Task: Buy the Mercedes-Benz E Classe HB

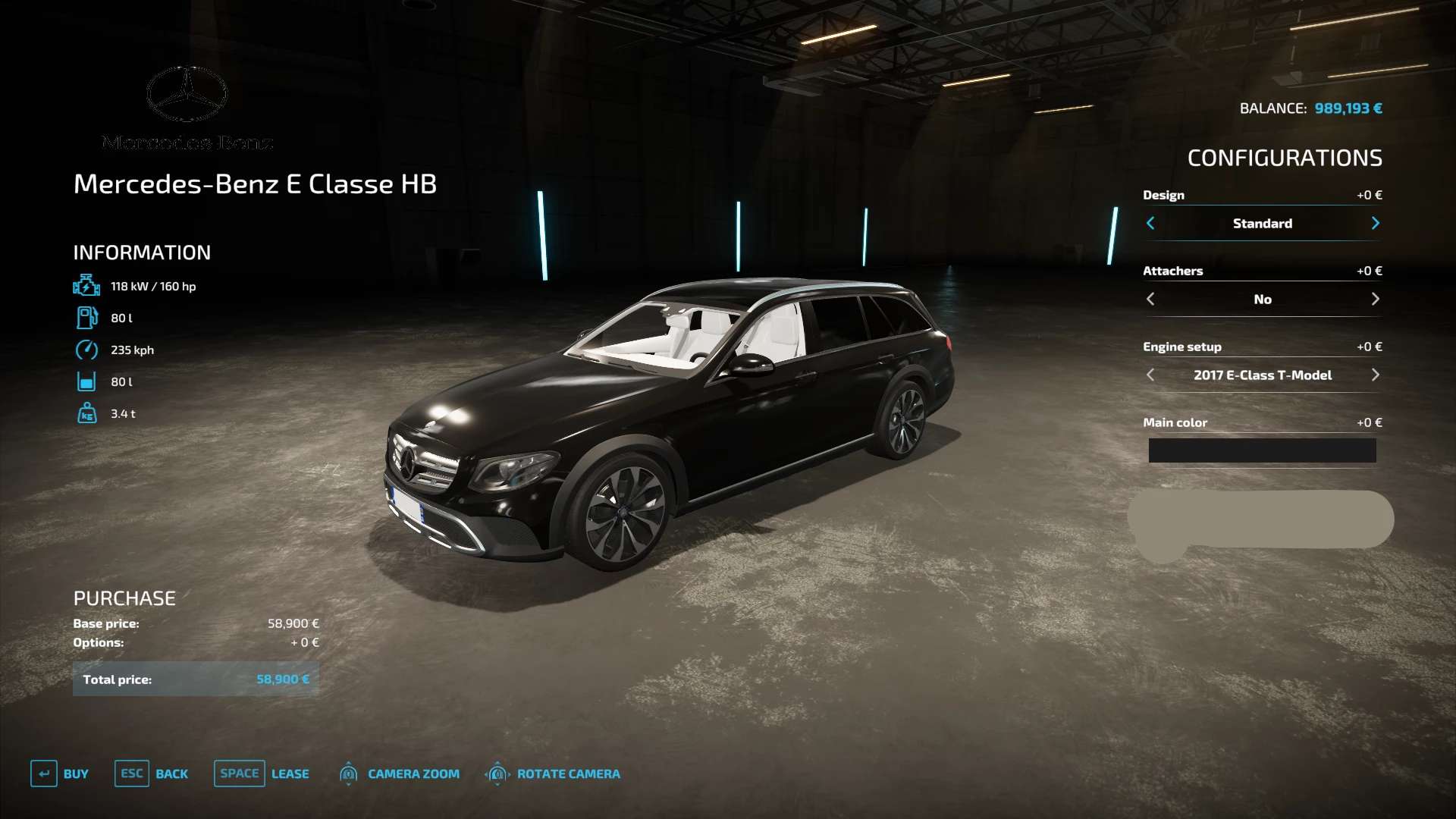Action: (60, 773)
